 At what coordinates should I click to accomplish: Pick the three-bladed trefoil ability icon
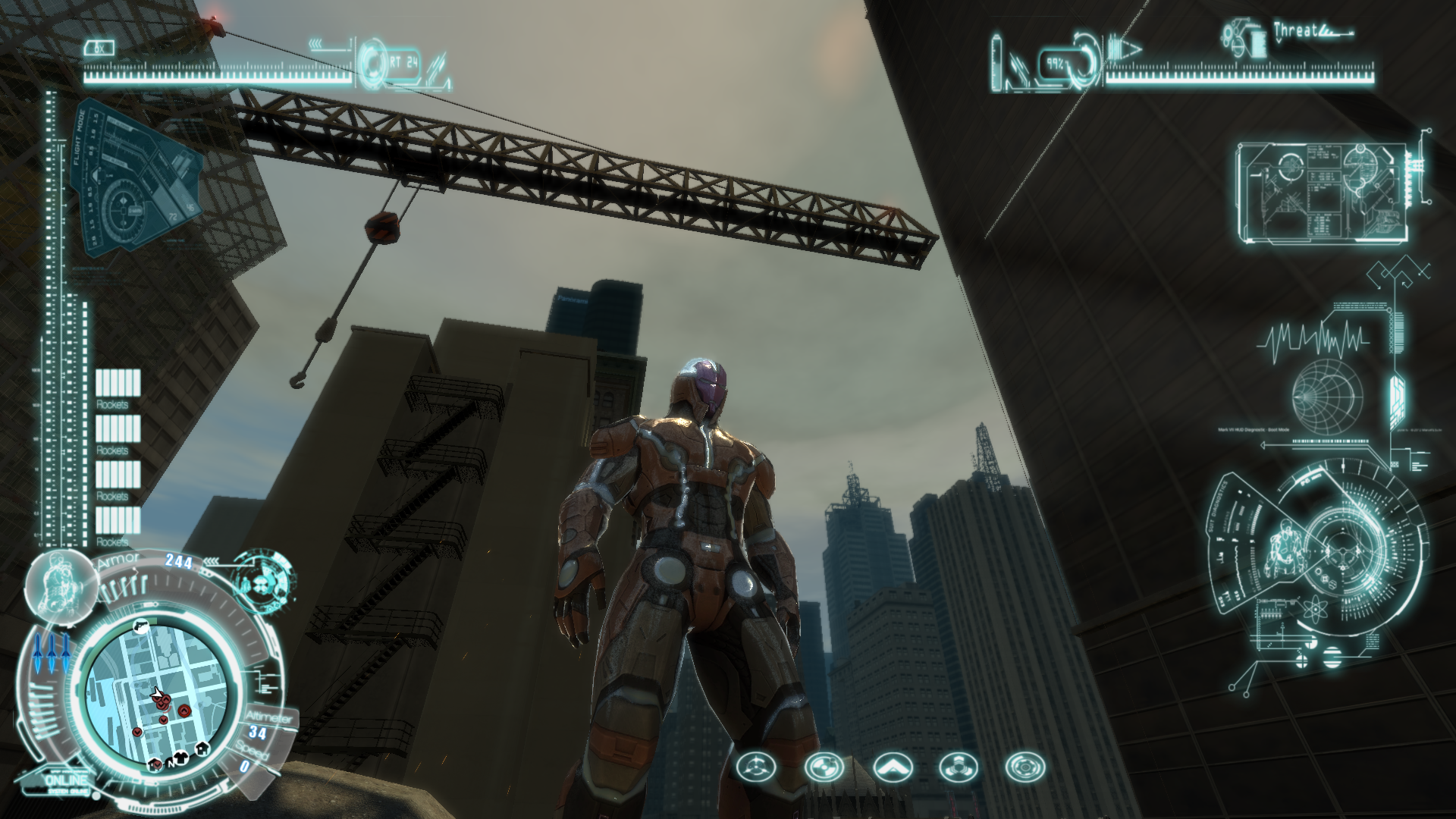point(959,767)
